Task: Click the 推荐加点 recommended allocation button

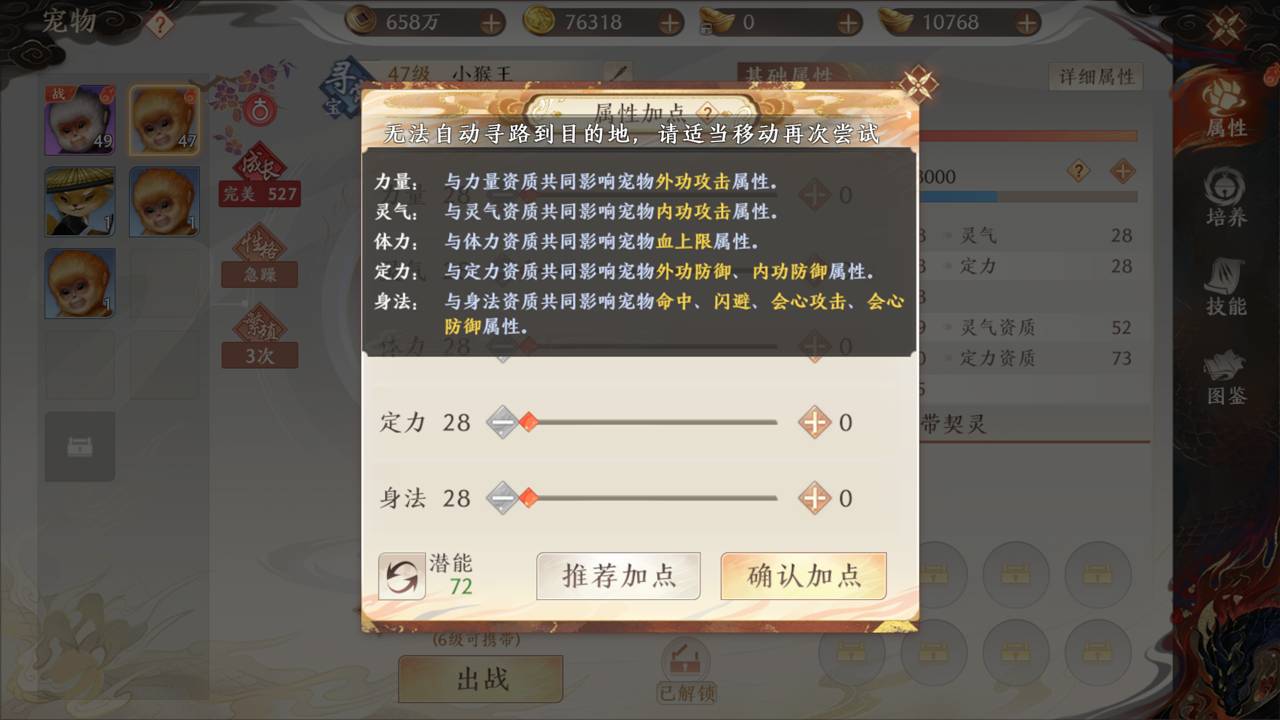Action: tap(618, 576)
